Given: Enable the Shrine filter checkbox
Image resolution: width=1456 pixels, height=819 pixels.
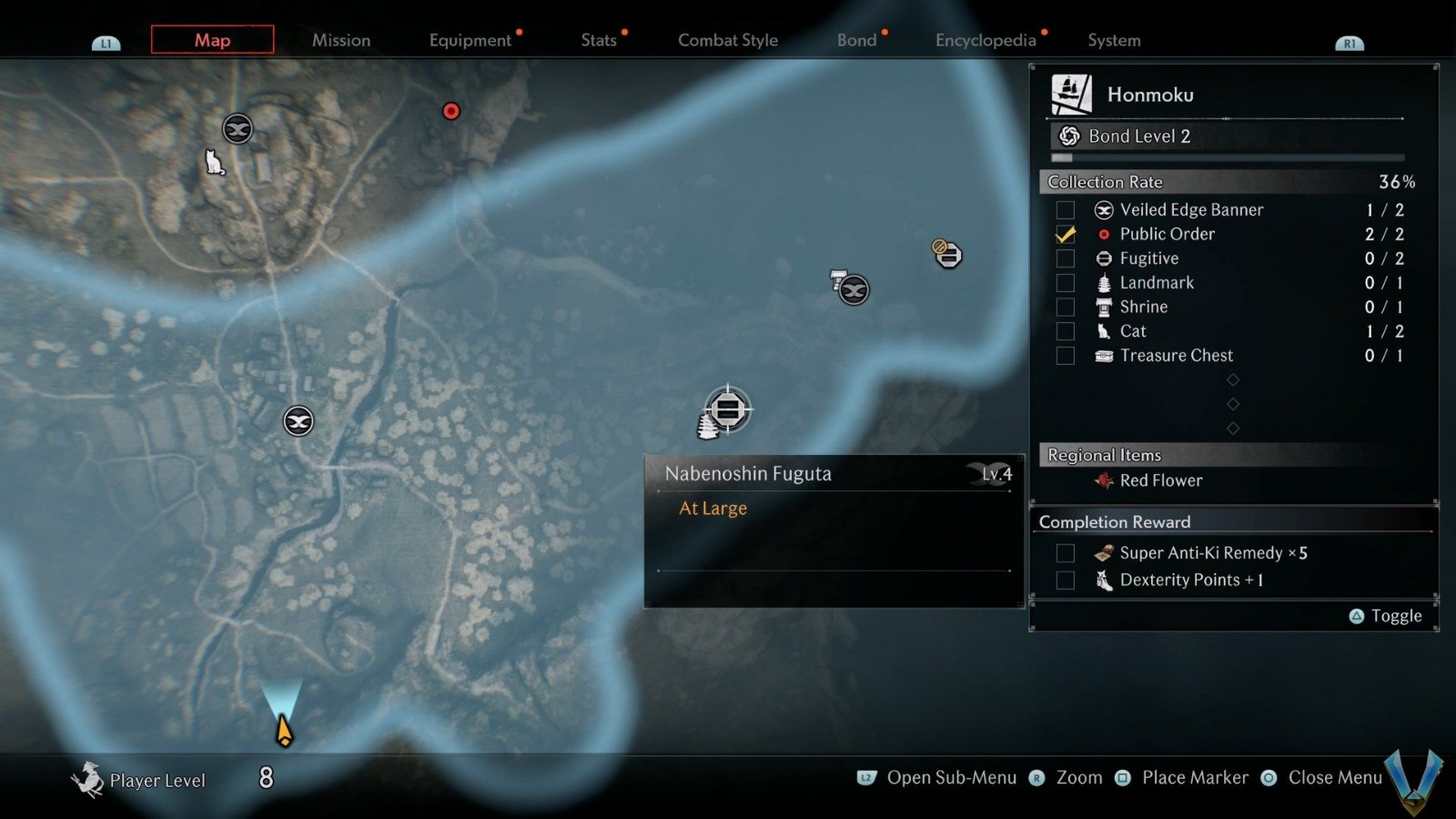Looking at the screenshot, I should 1065,308.
